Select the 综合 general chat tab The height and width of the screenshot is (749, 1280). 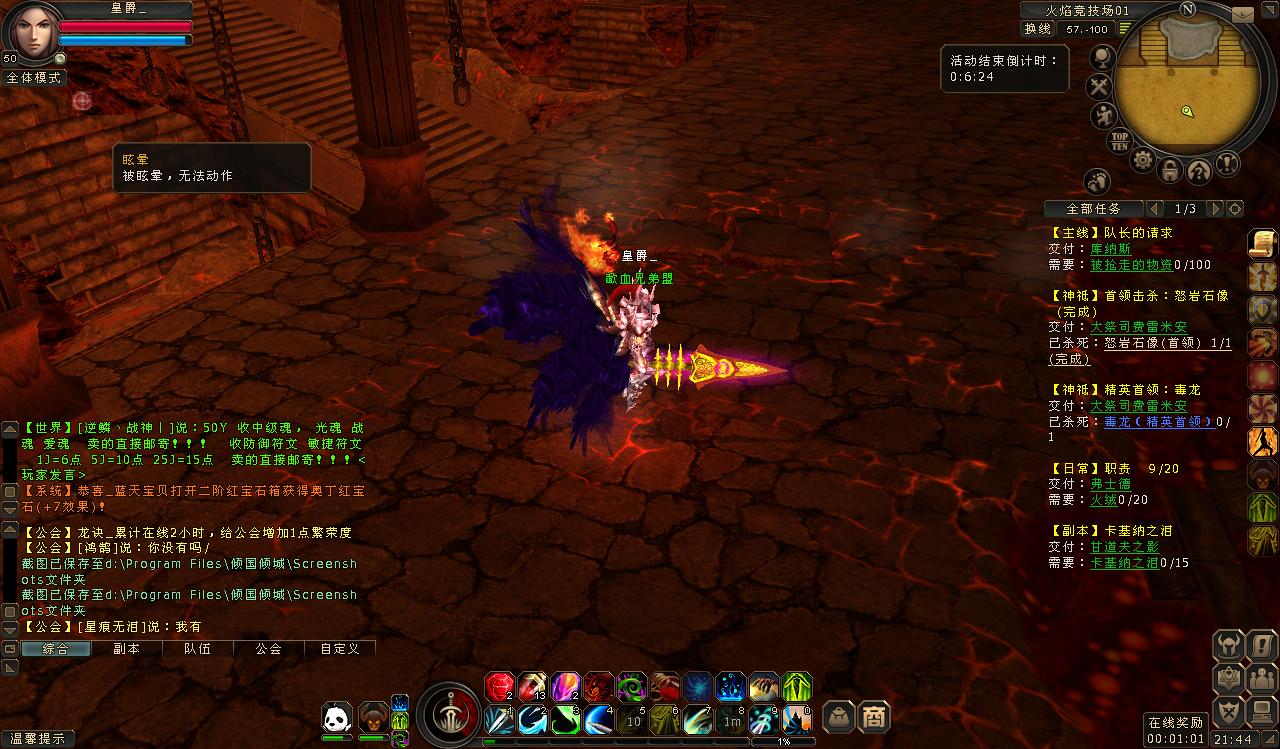[55, 648]
